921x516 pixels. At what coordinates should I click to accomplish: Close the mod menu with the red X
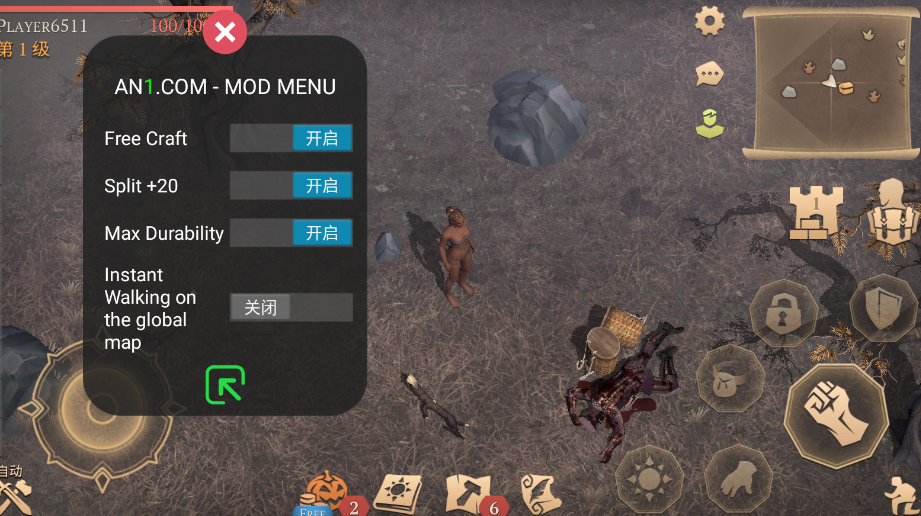click(225, 33)
